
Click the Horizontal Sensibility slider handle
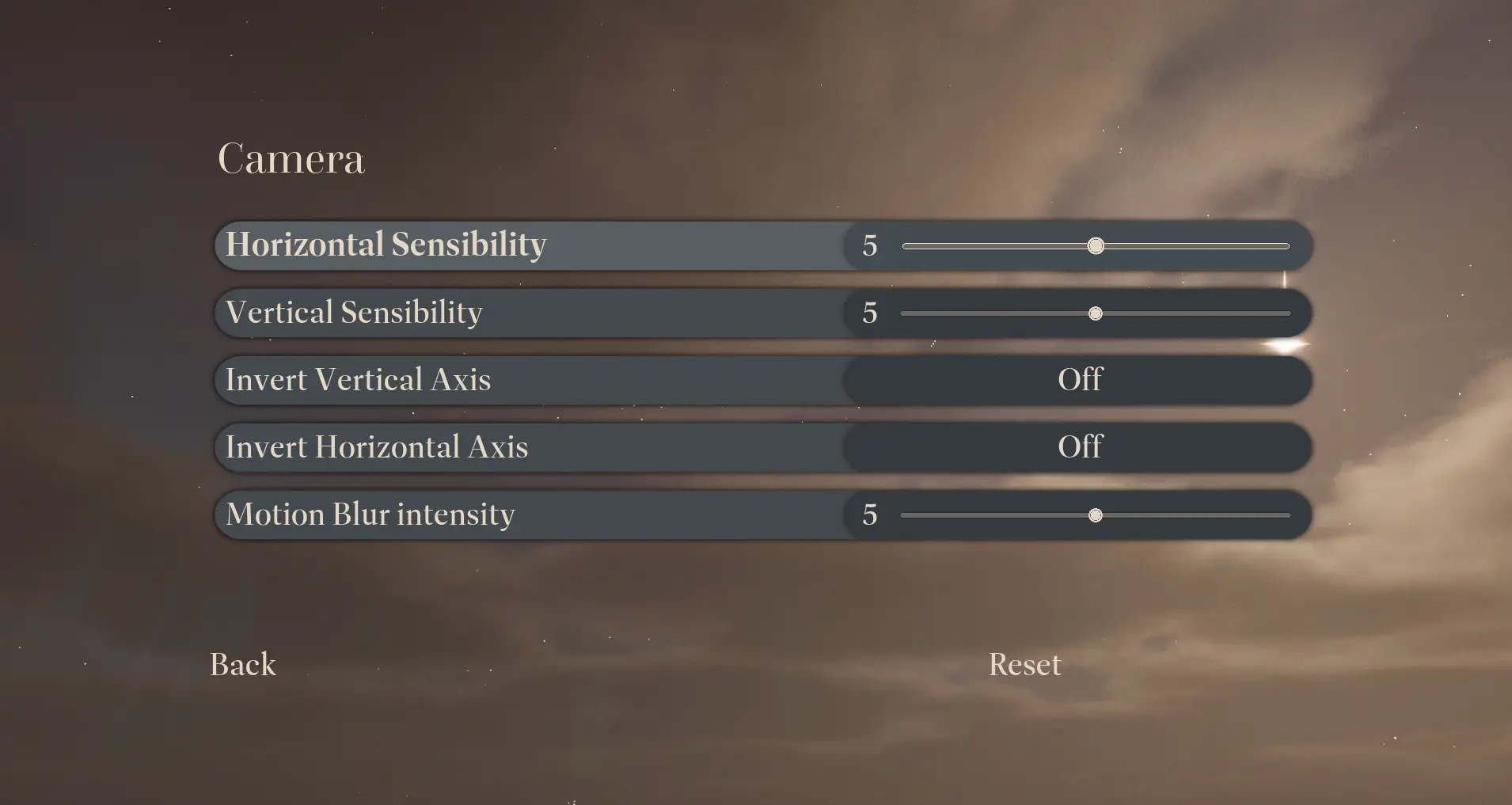(1096, 246)
